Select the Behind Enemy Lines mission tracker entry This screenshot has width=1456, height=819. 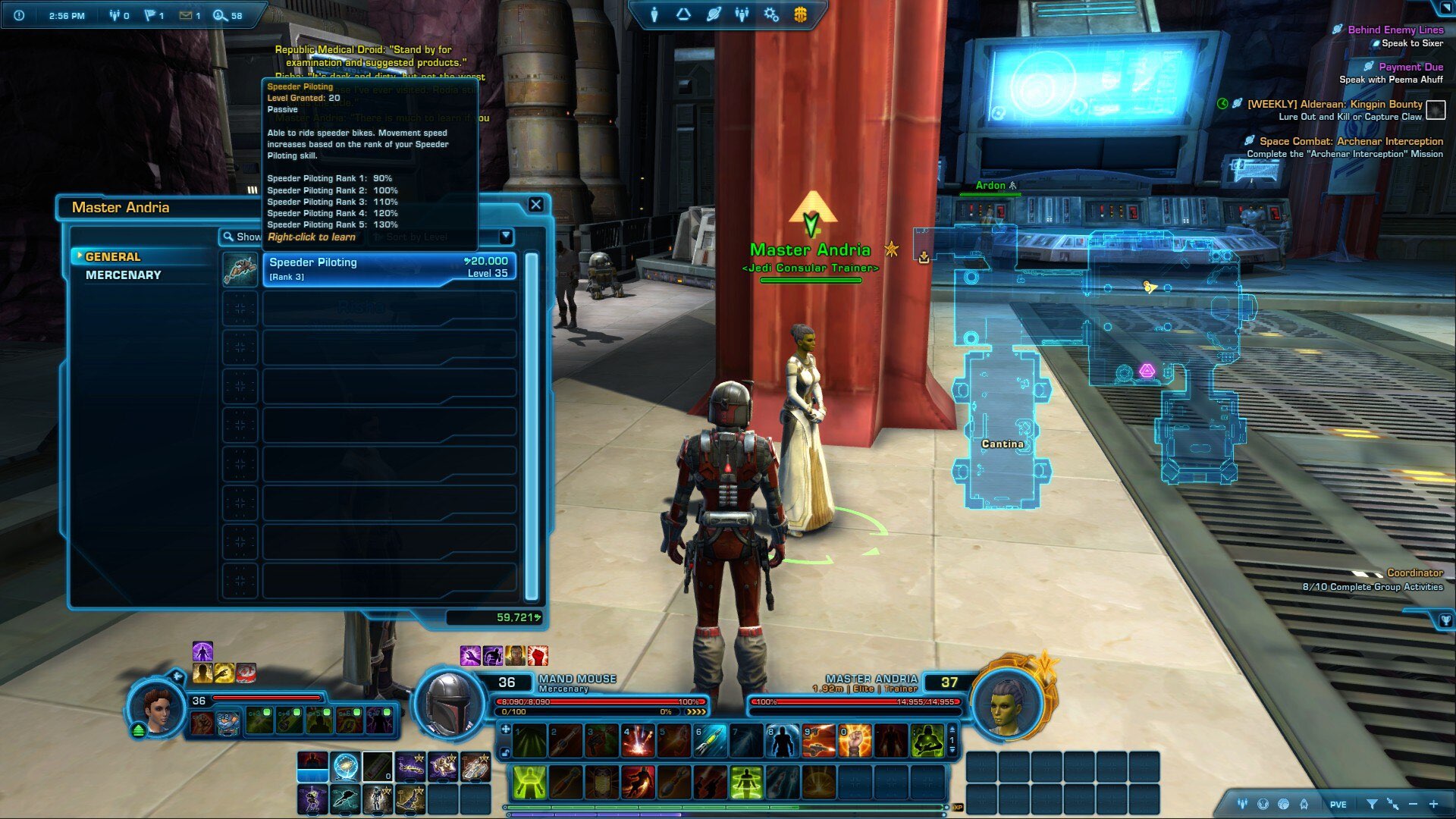[x=1395, y=30]
